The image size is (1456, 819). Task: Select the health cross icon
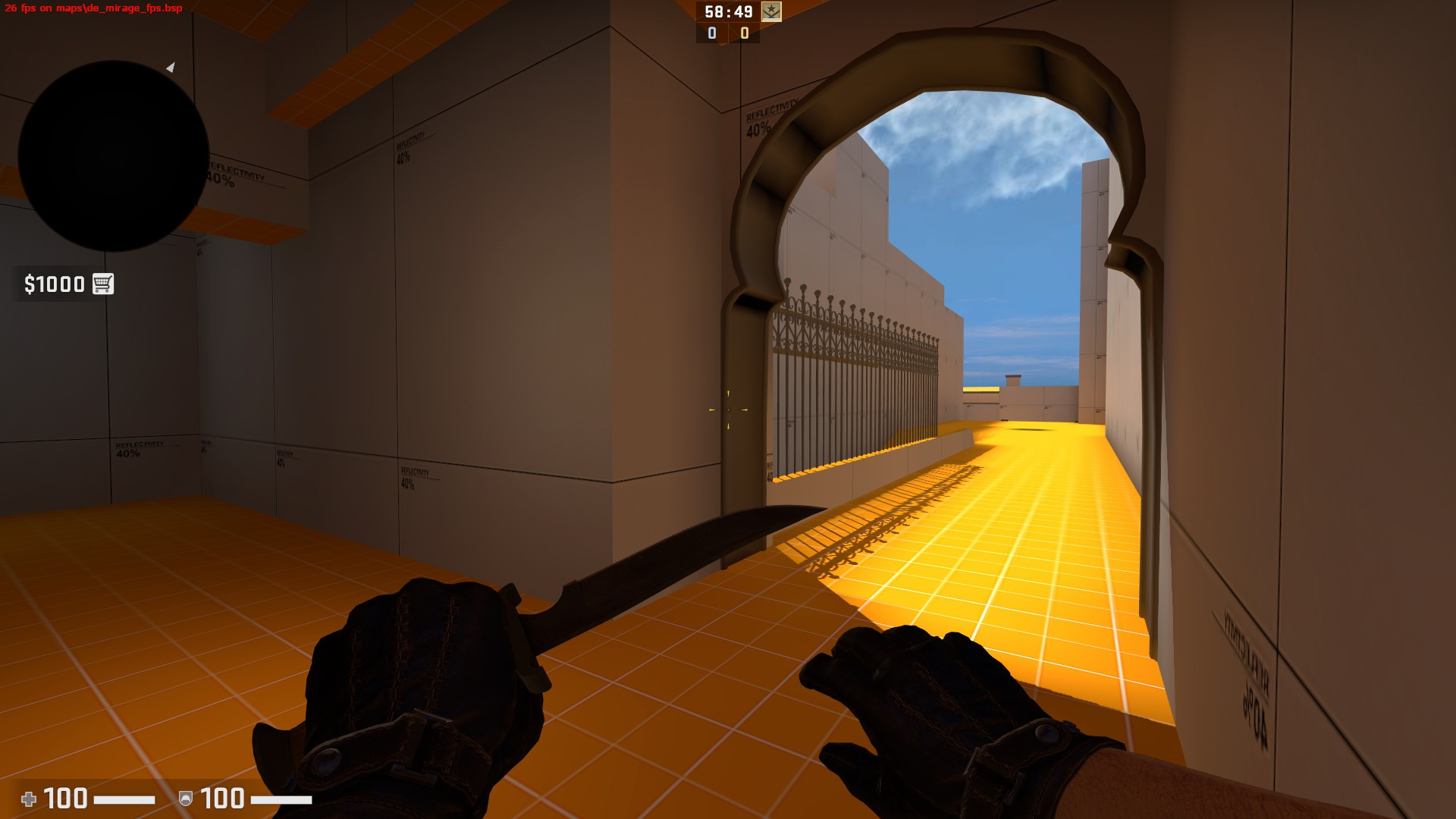(30, 799)
